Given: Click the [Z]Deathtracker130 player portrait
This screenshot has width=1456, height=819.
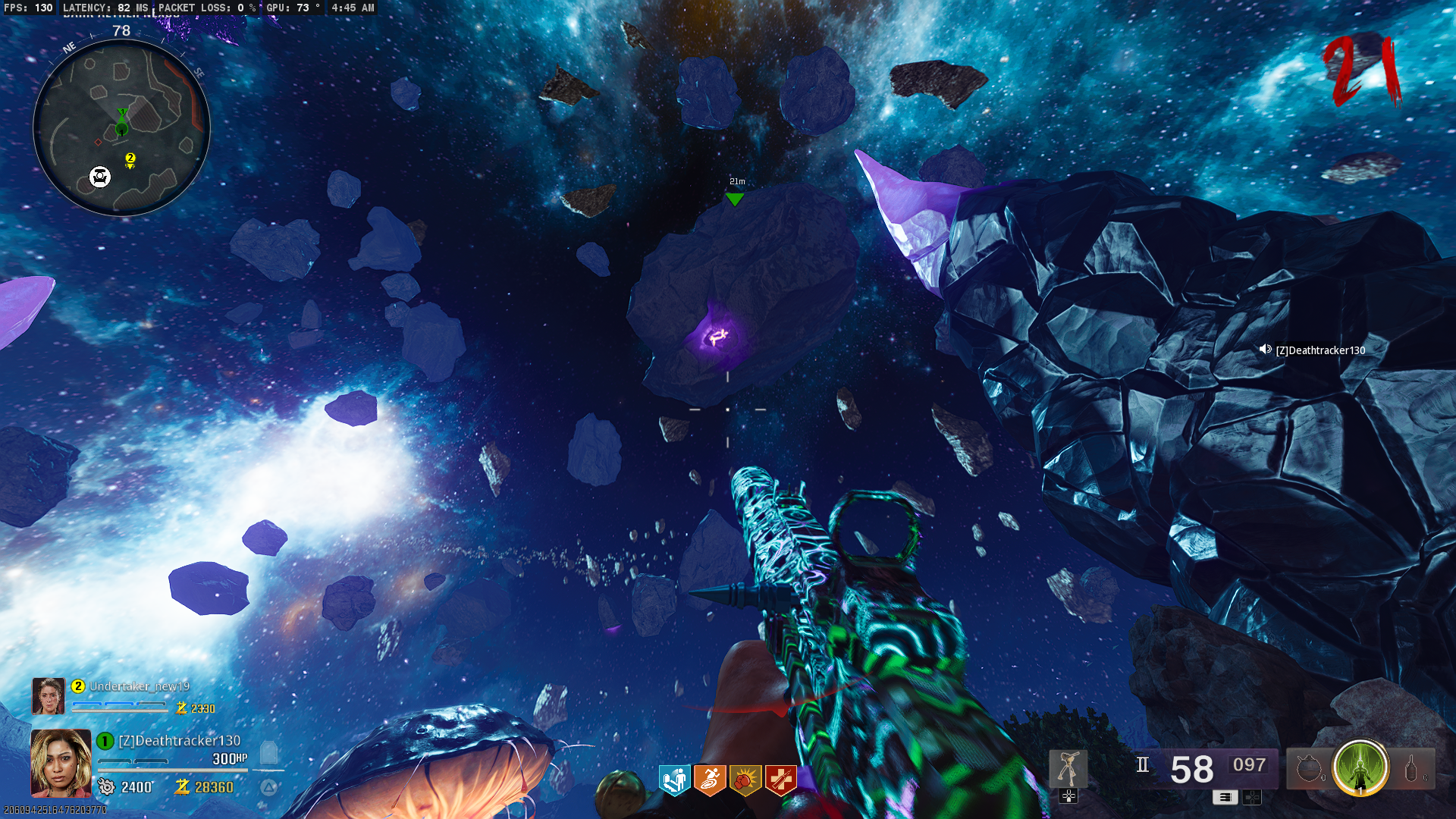Looking at the screenshot, I should tap(61, 763).
